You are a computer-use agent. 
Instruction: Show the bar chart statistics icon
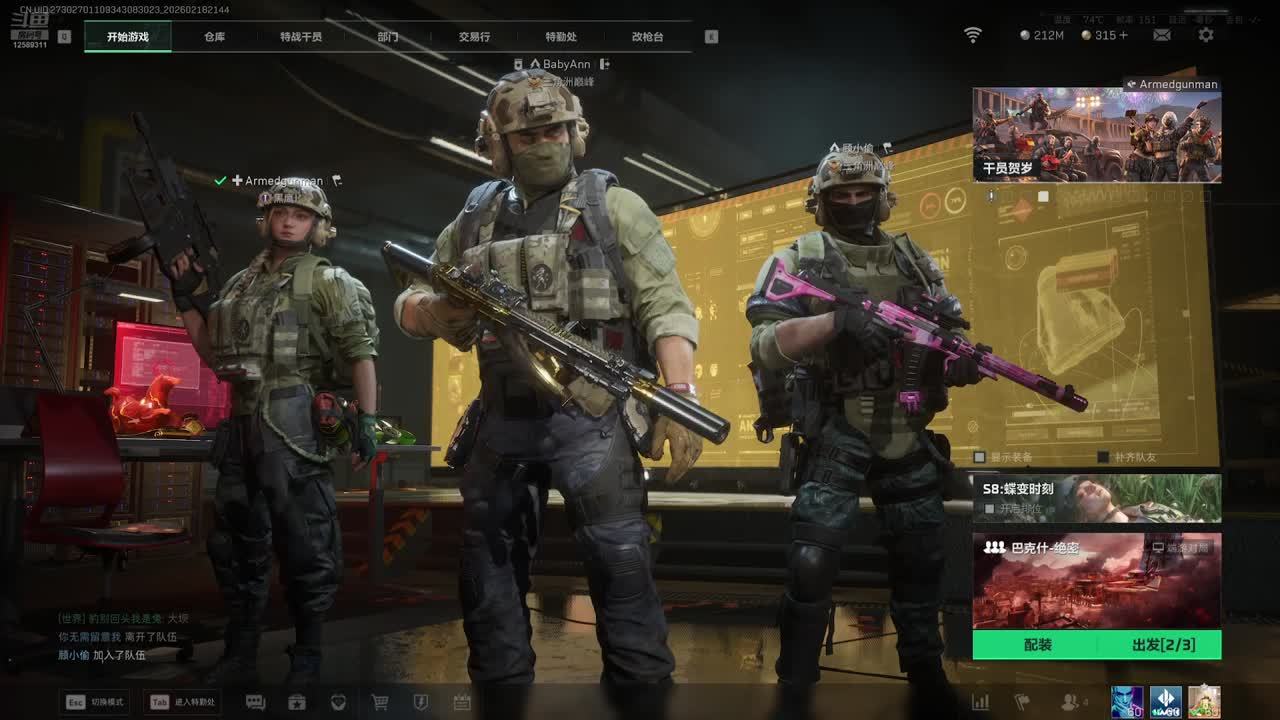click(x=980, y=702)
